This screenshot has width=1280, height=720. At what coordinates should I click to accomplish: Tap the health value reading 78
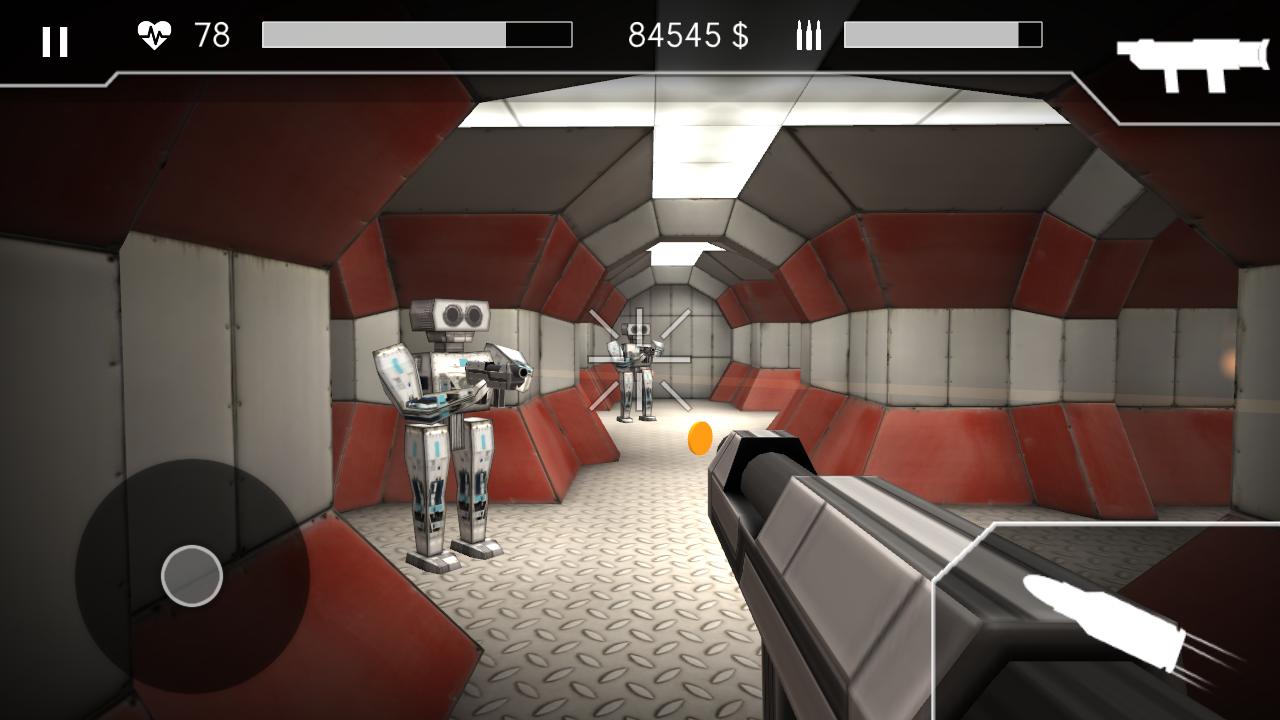tap(210, 35)
